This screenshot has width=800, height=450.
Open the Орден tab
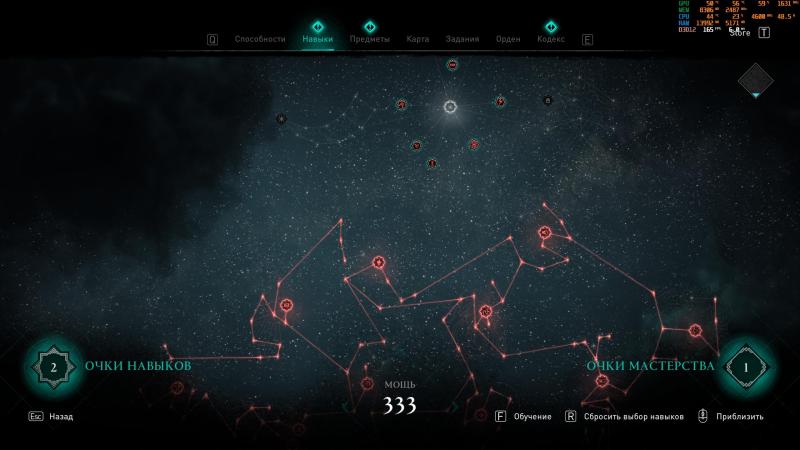coord(508,39)
